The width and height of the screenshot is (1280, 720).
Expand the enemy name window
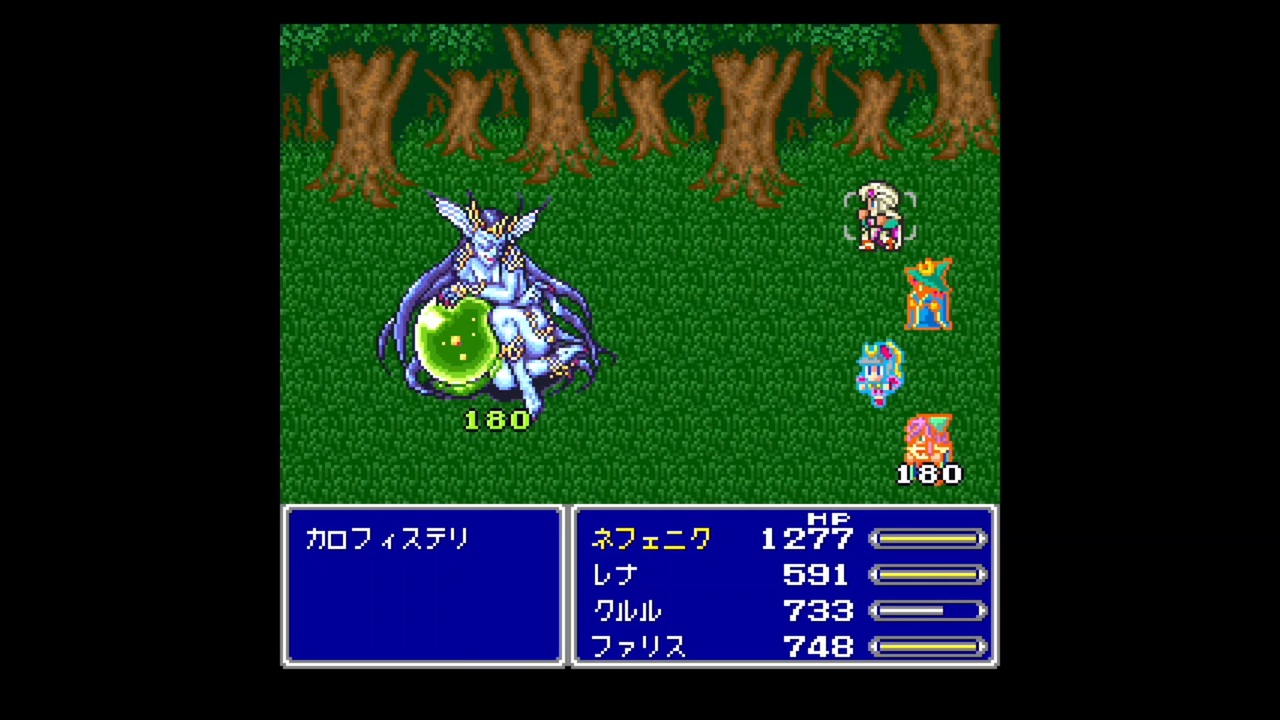422,585
